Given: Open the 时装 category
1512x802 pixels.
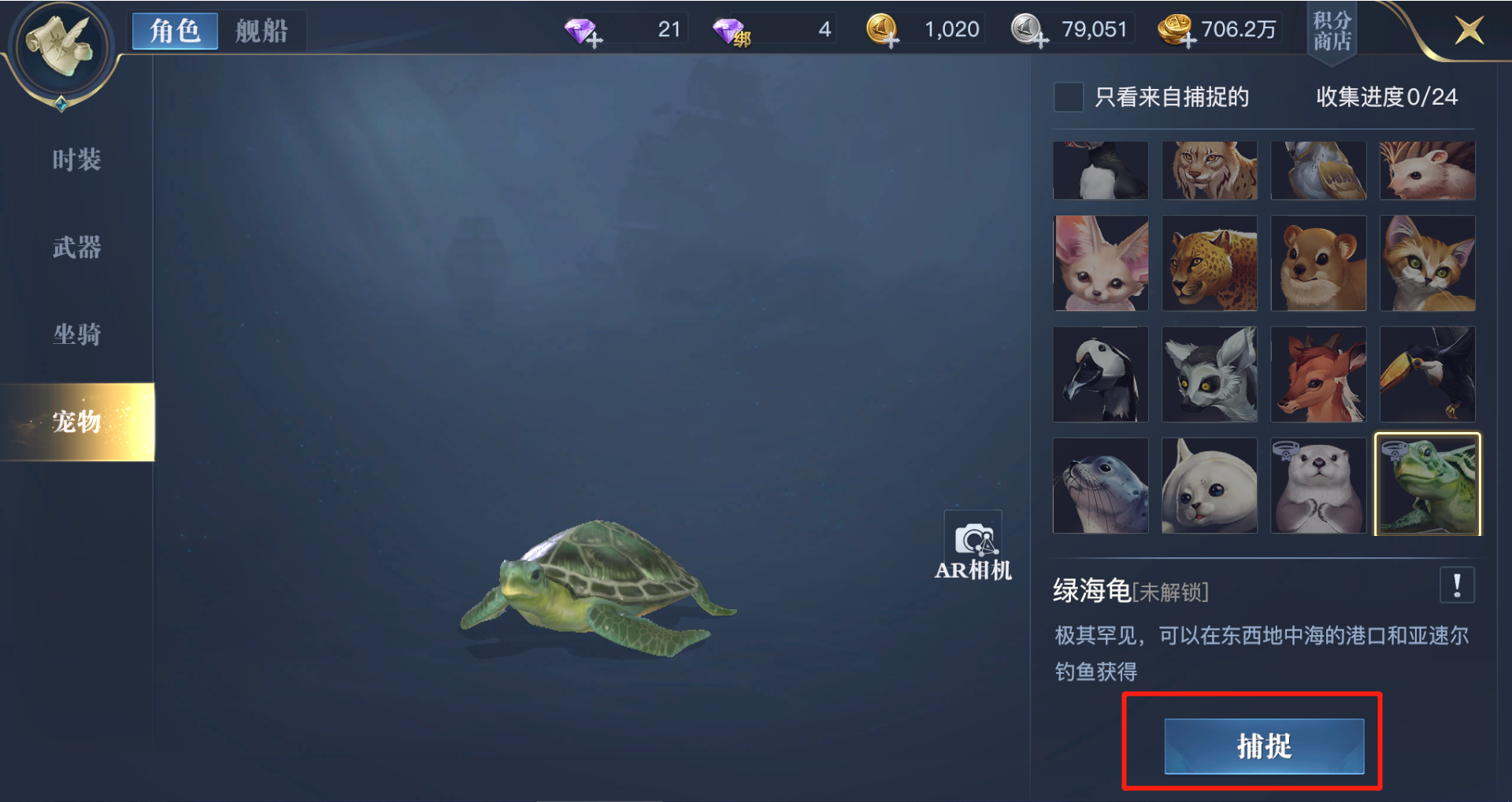Looking at the screenshot, I should coord(76,160).
